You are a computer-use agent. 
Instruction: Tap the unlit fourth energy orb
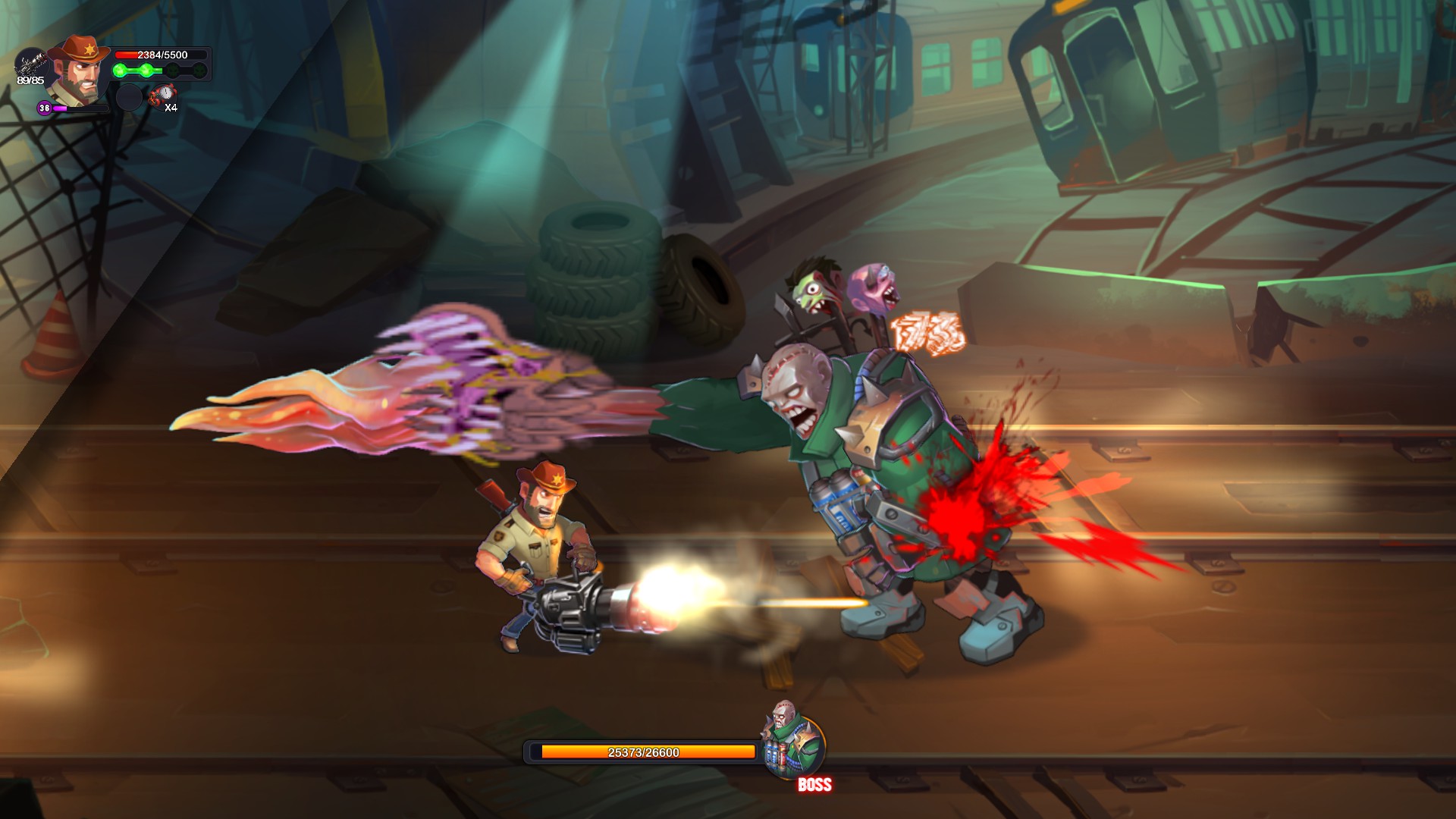[201, 70]
